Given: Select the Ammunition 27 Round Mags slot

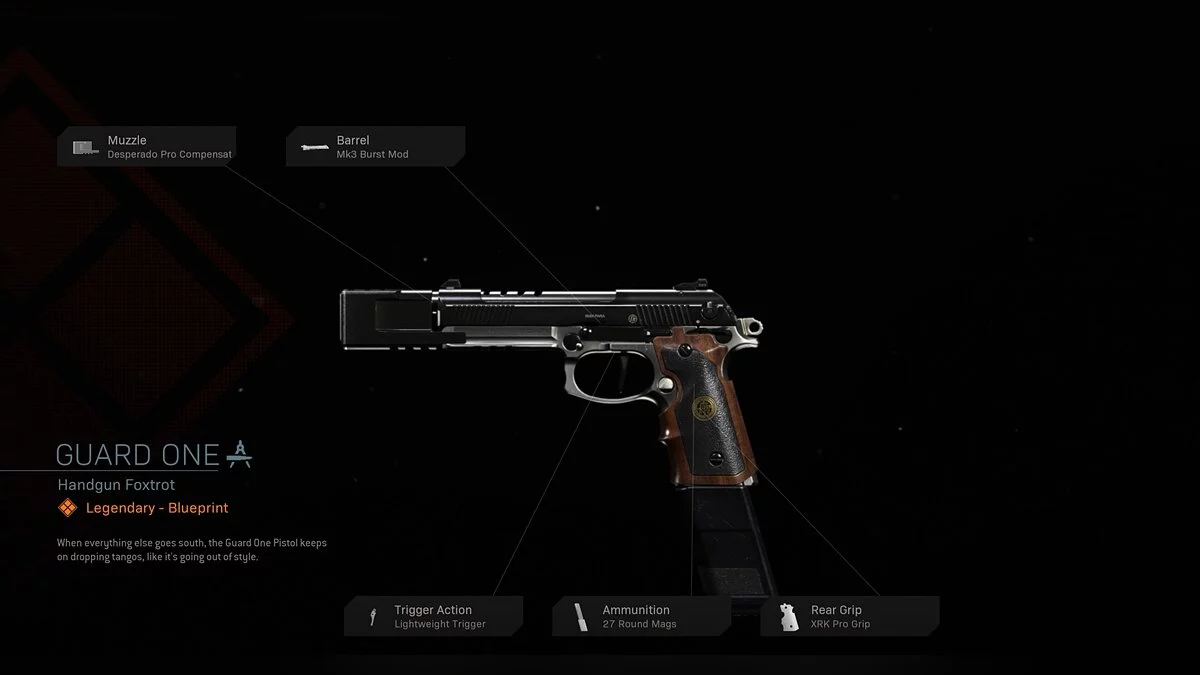Looking at the screenshot, I should pyautogui.click(x=641, y=616).
